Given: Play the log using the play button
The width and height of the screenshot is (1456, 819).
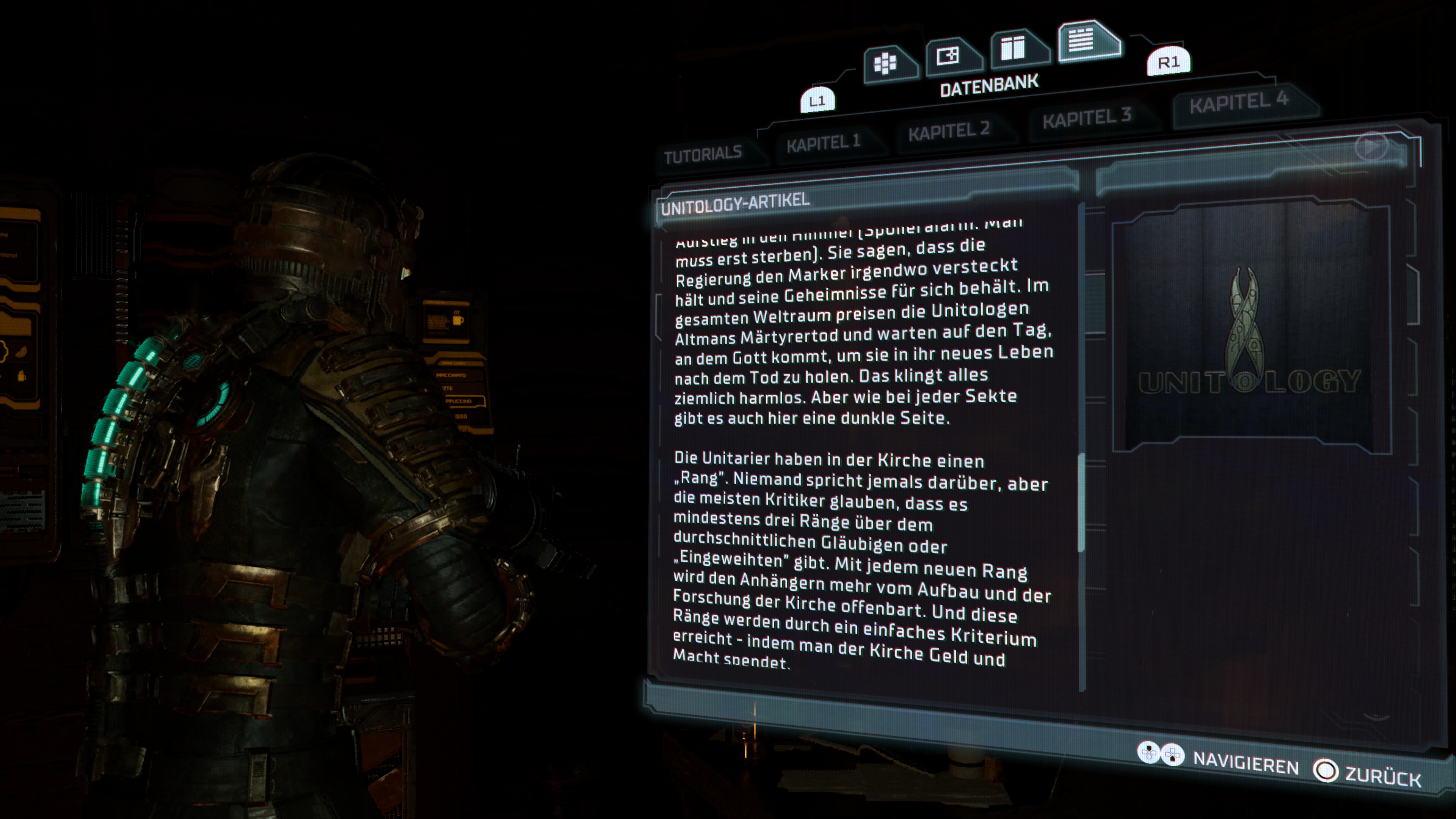Looking at the screenshot, I should point(1371,147).
